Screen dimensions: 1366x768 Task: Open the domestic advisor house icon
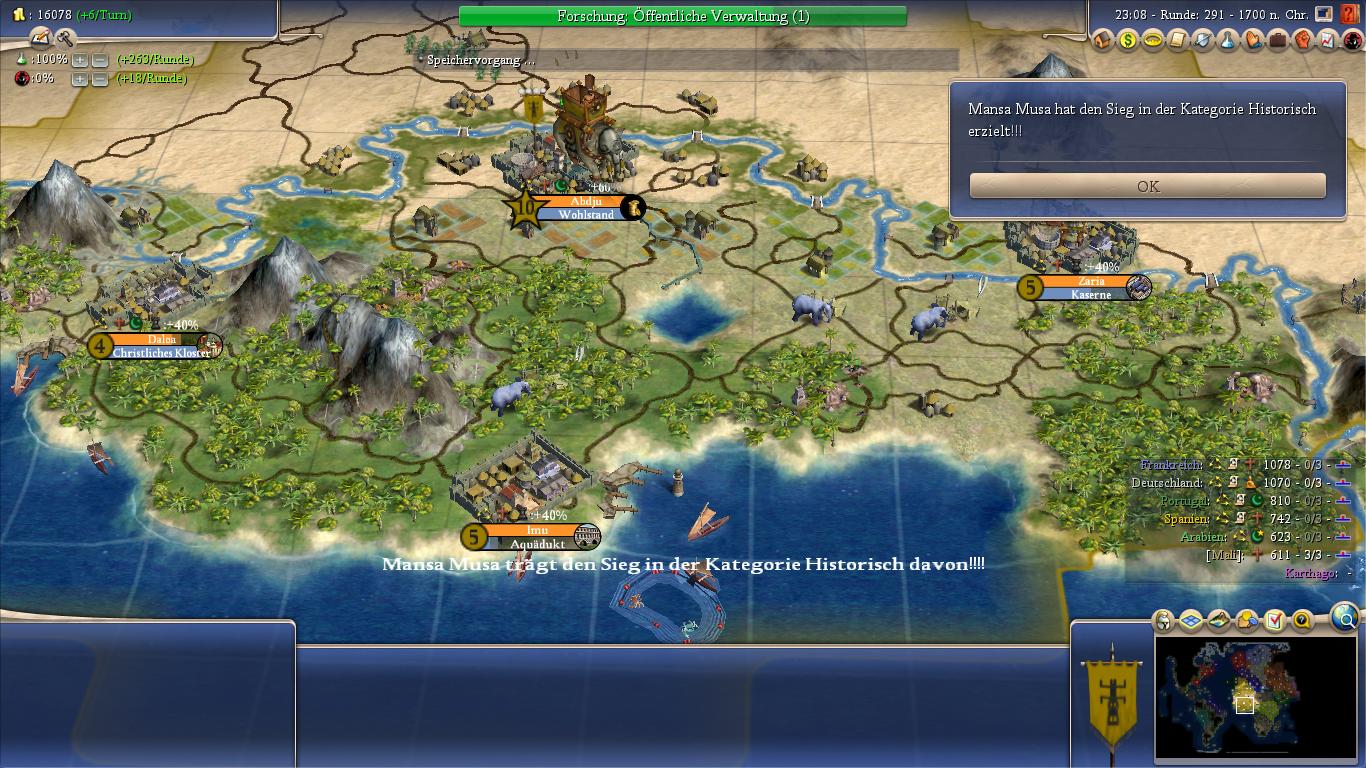point(1103,41)
